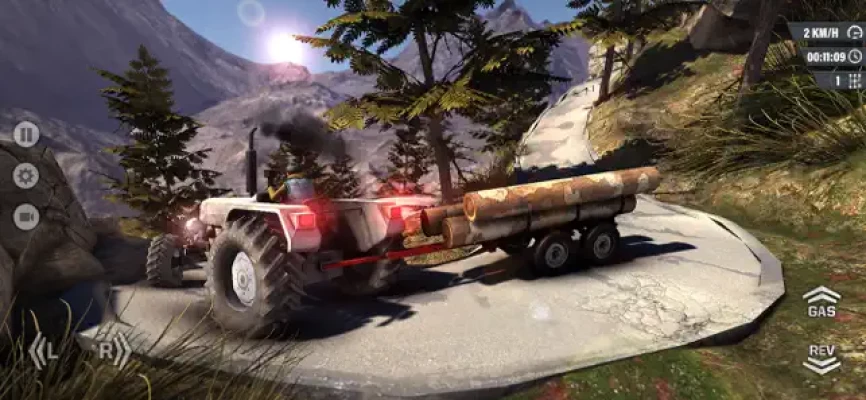This screenshot has height=400, width=866.
Task: Hit the REV reverse button
Action: pyautogui.click(x=821, y=358)
